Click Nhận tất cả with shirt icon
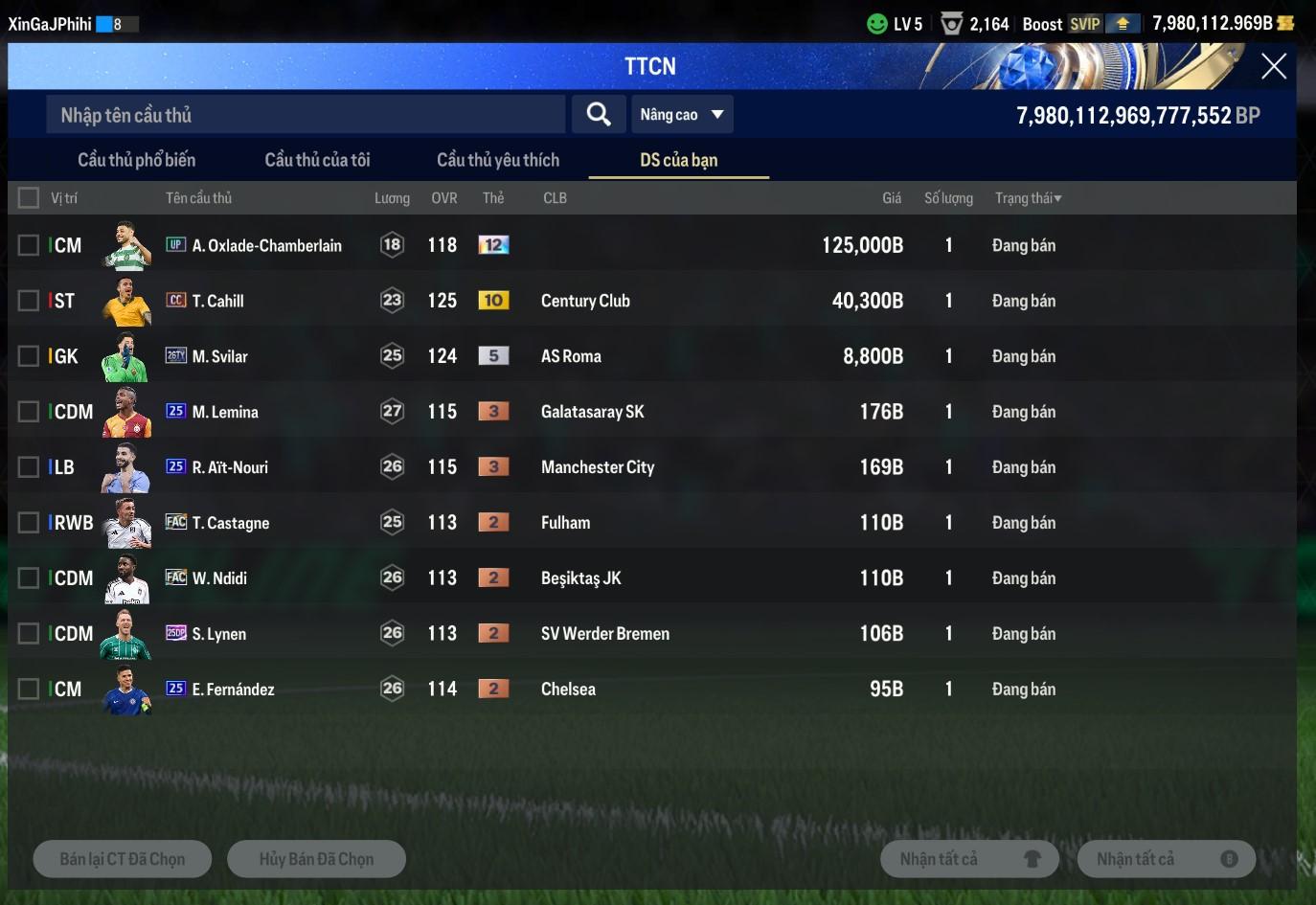The height and width of the screenshot is (905, 1316). [x=969, y=859]
